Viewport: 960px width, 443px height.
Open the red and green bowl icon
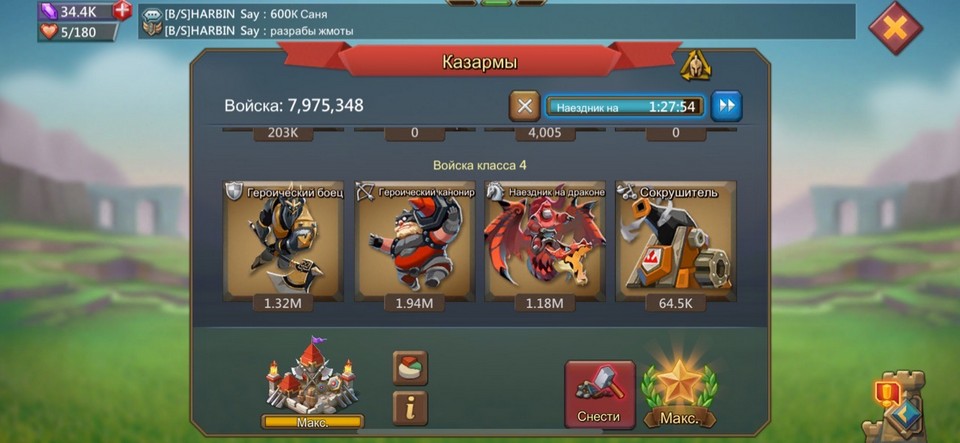pyautogui.click(x=410, y=366)
